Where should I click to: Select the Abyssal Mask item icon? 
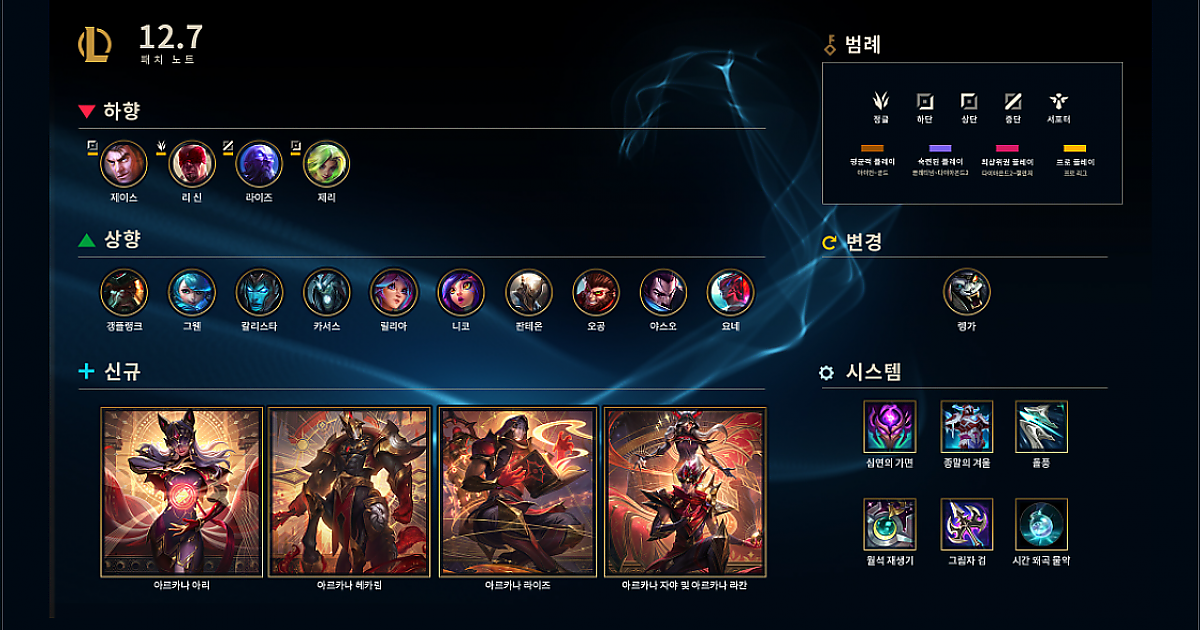coord(890,427)
